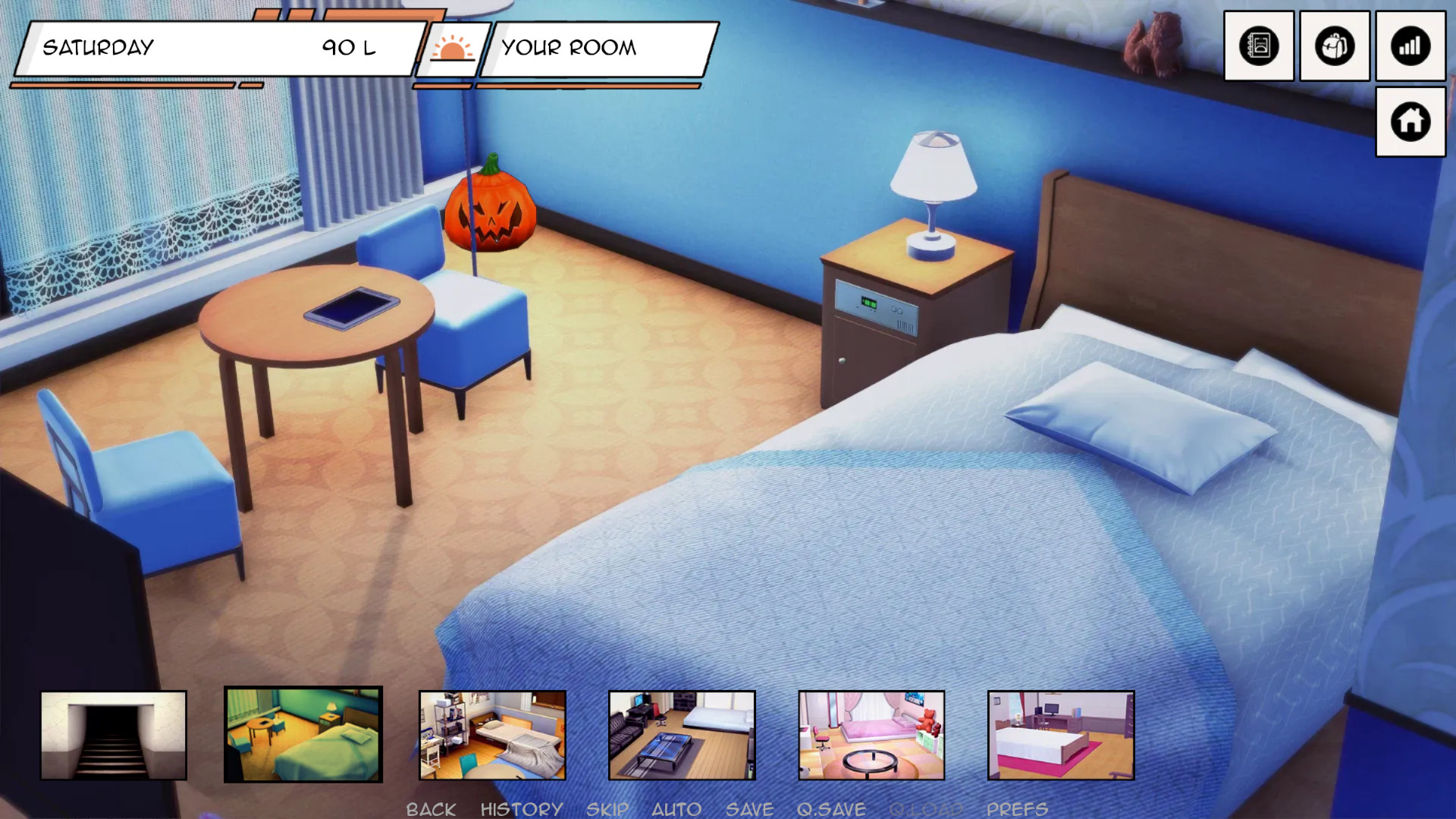Screen dimensions: 1456x819
Task: Open the backpack inventory
Action: pos(1335,46)
